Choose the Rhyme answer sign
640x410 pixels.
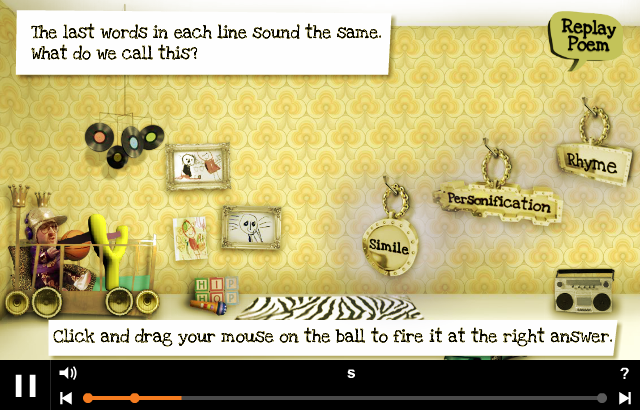(x=592, y=162)
